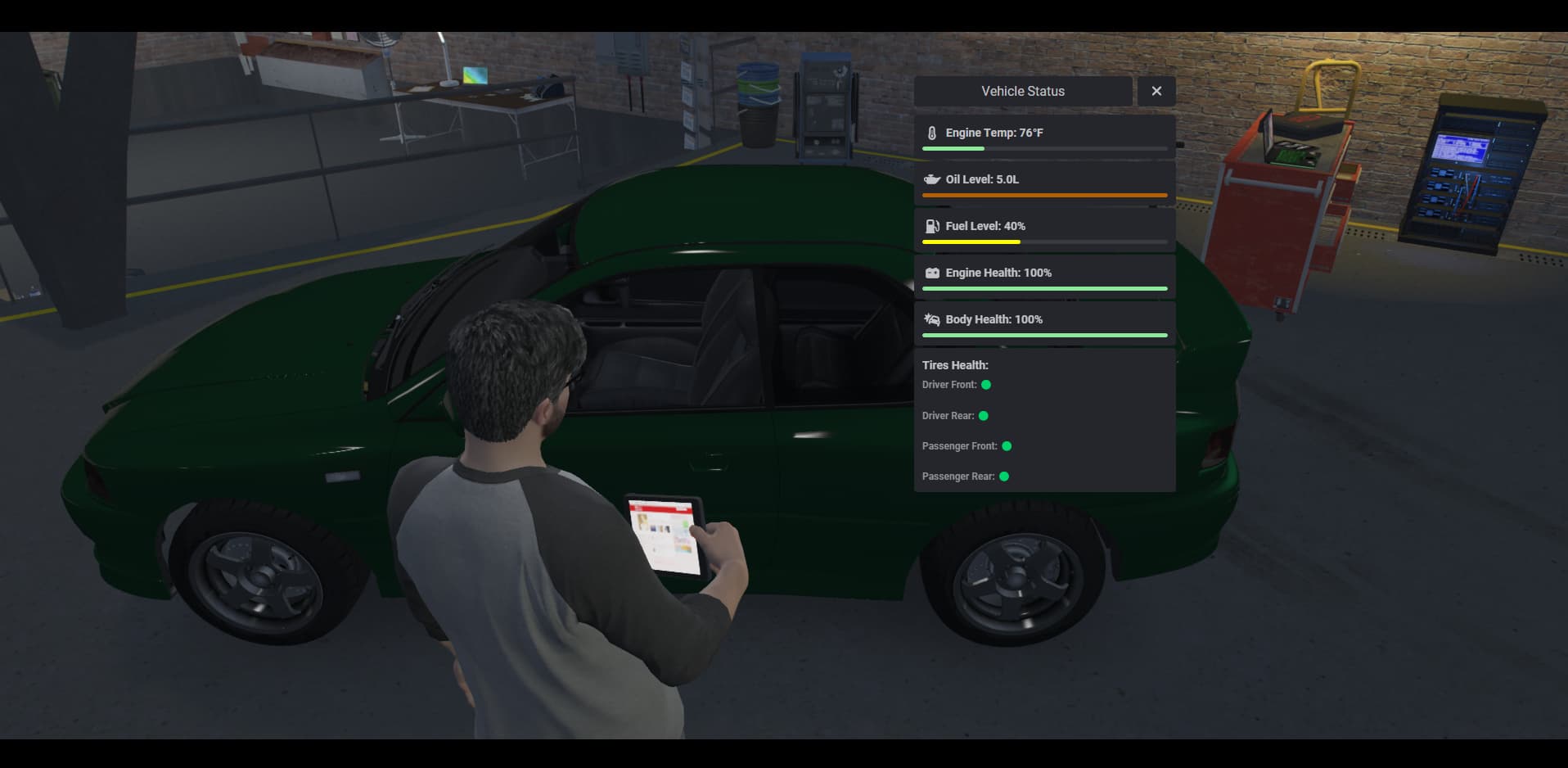Image resolution: width=1568 pixels, height=768 pixels.
Task: Click the thermometer icon beside Engine Temp
Action: click(x=931, y=132)
